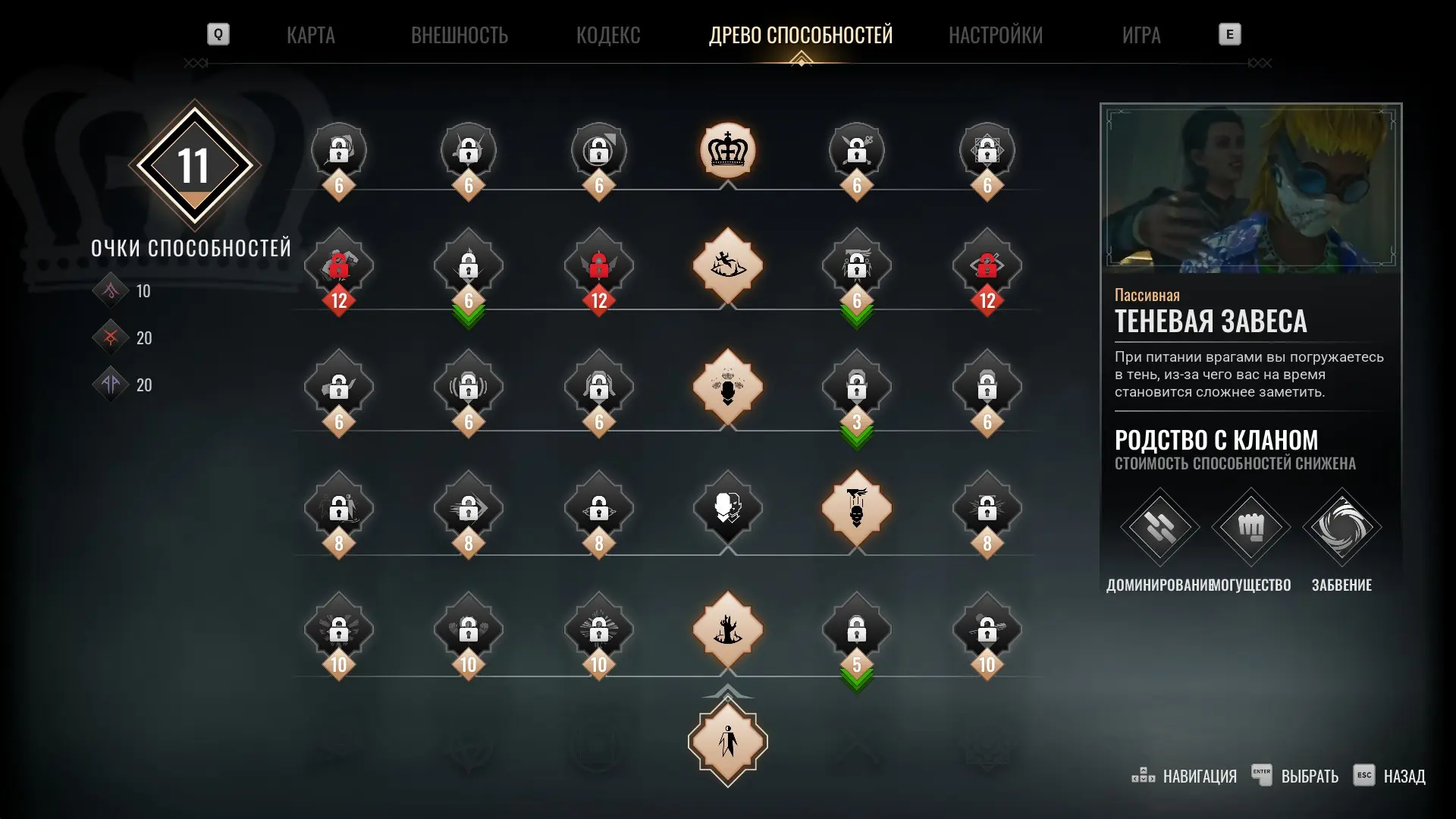
Task: Select the Древо способностей tab
Action: (801, 35)
